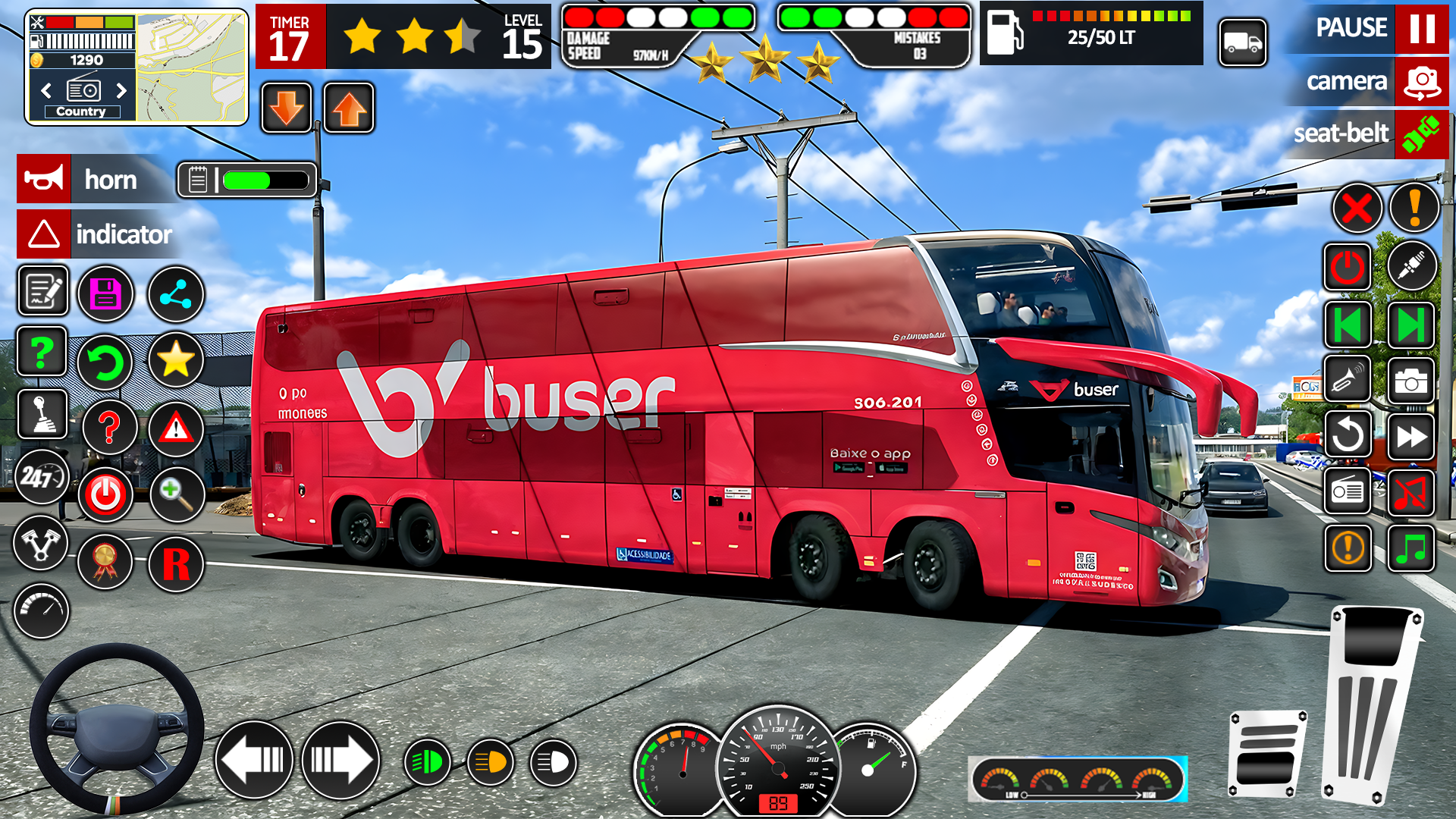
Task: Click the green question mark help icon
Action: pyautogui.click(x=42, y=352)
